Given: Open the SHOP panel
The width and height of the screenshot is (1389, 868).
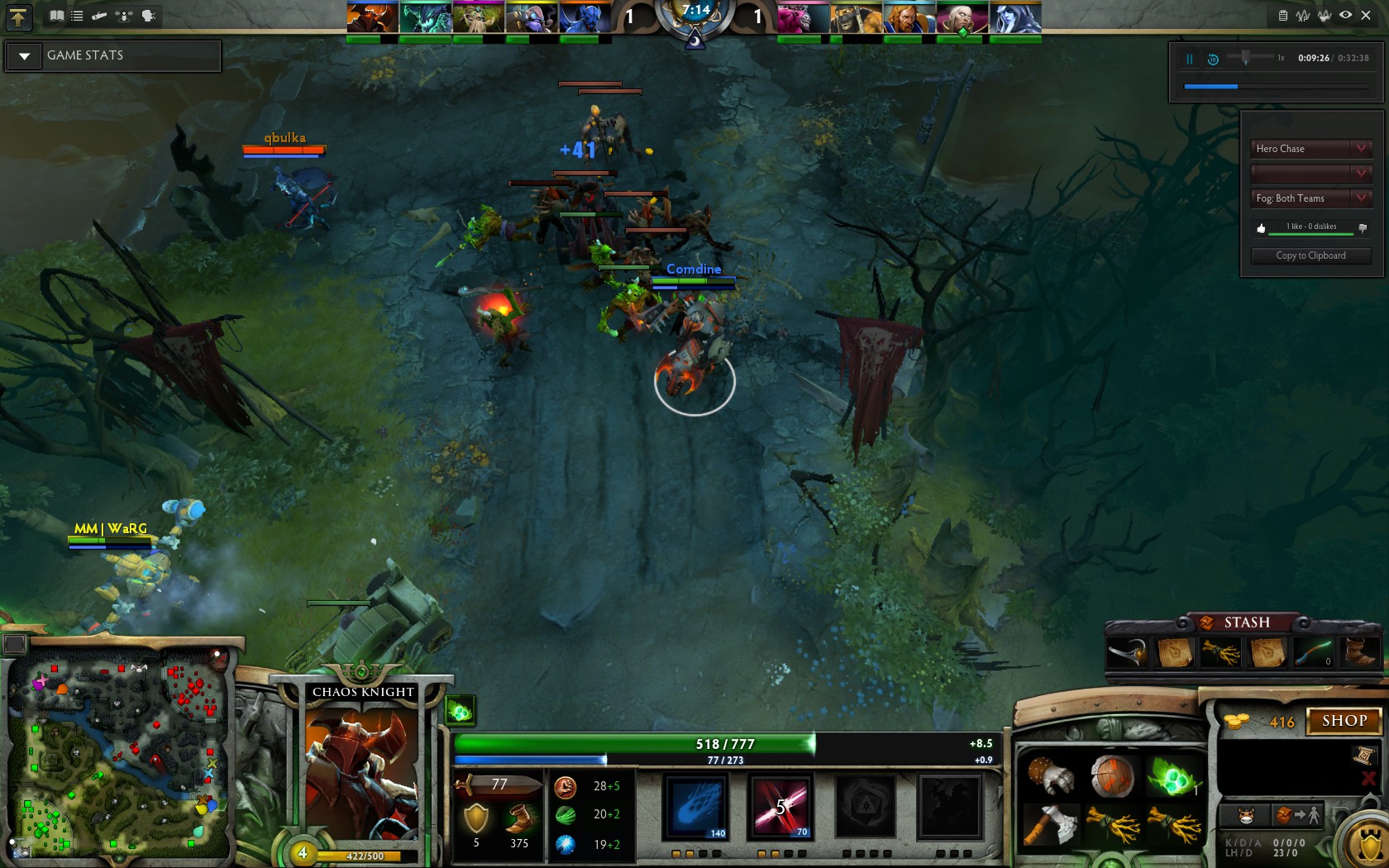Looking at the screenshot, I should [x=1344, y=721].
